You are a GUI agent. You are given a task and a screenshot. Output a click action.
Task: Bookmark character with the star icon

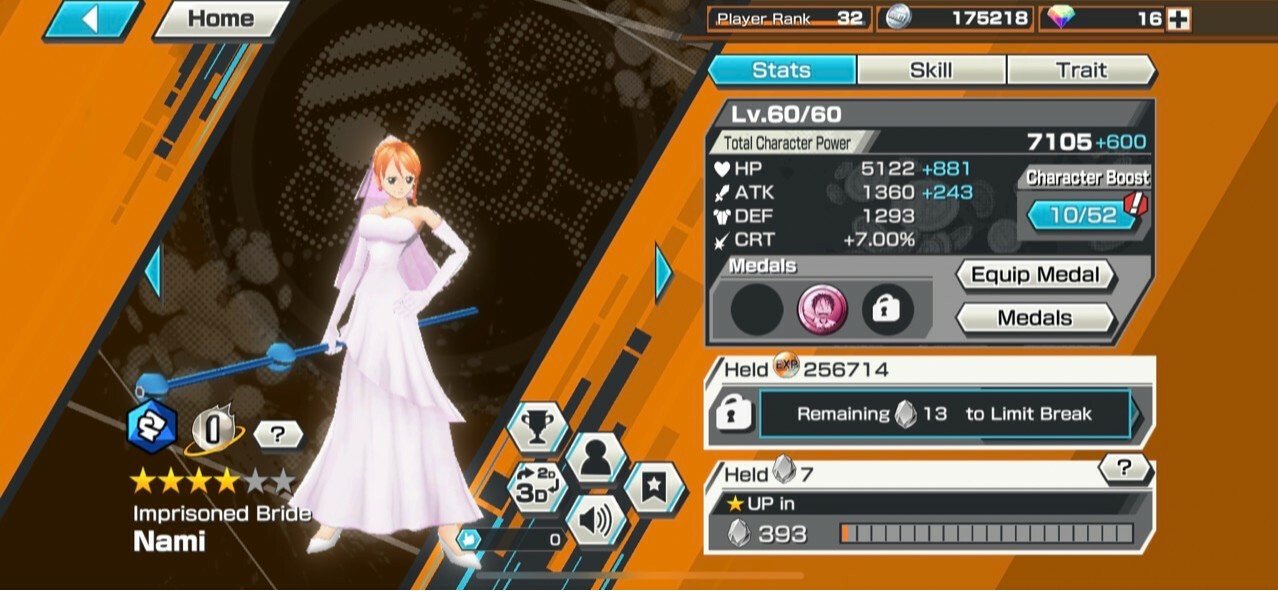(654, 487)
